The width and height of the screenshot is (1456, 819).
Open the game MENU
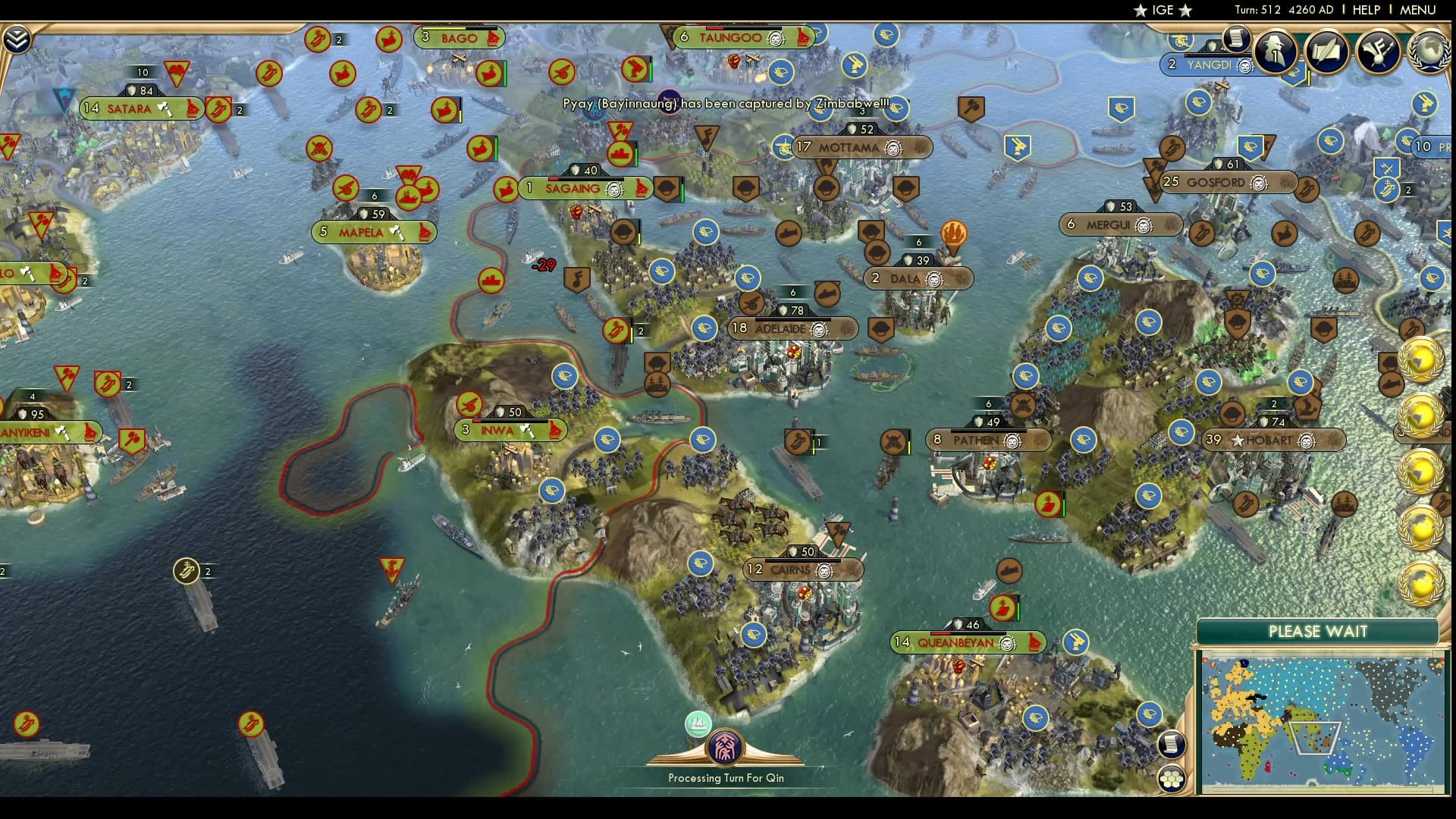coord(1417,10)
